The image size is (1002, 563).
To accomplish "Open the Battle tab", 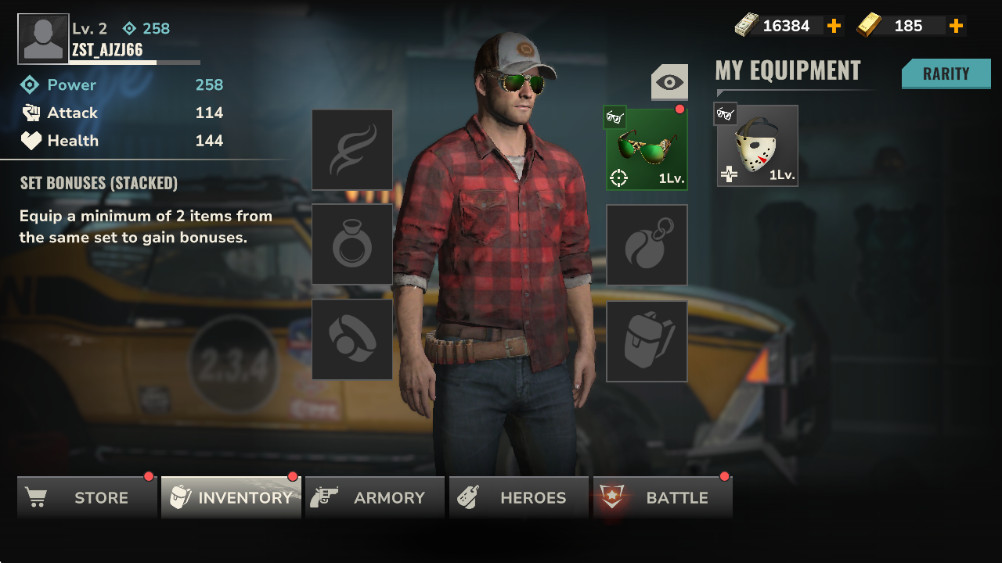I will (x=663, y=497).
